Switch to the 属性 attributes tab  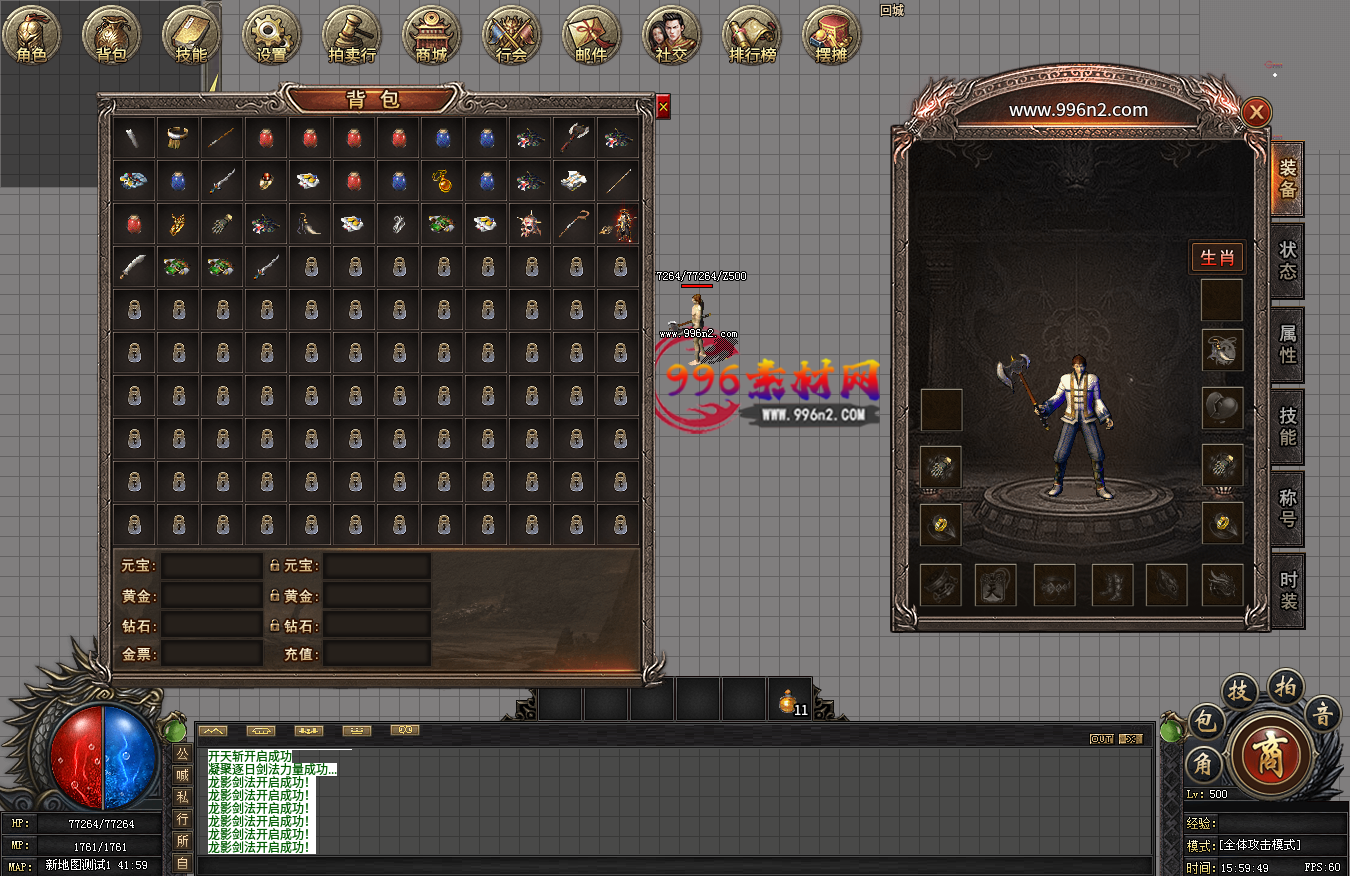point(1288,343)
